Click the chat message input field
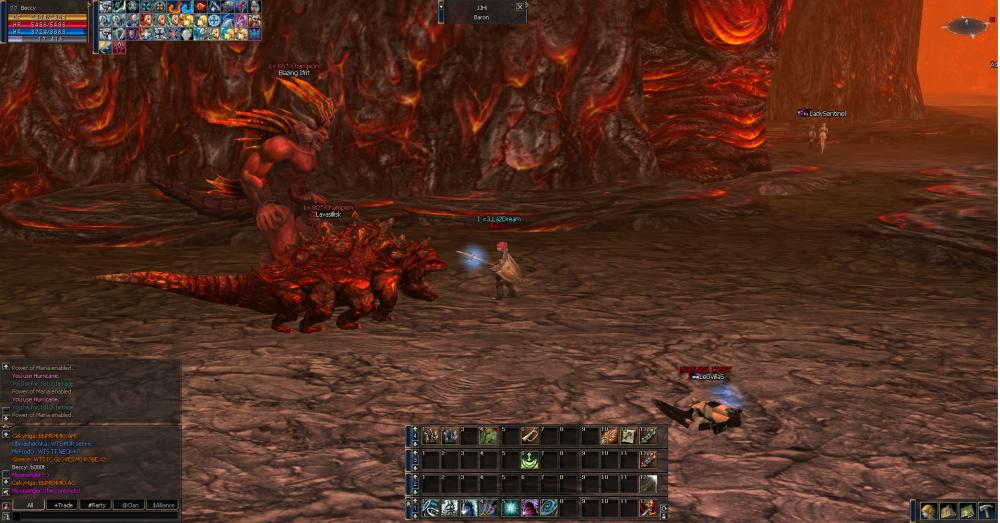This screenshot has width=1000, height=523. click(x=90, y=516)
